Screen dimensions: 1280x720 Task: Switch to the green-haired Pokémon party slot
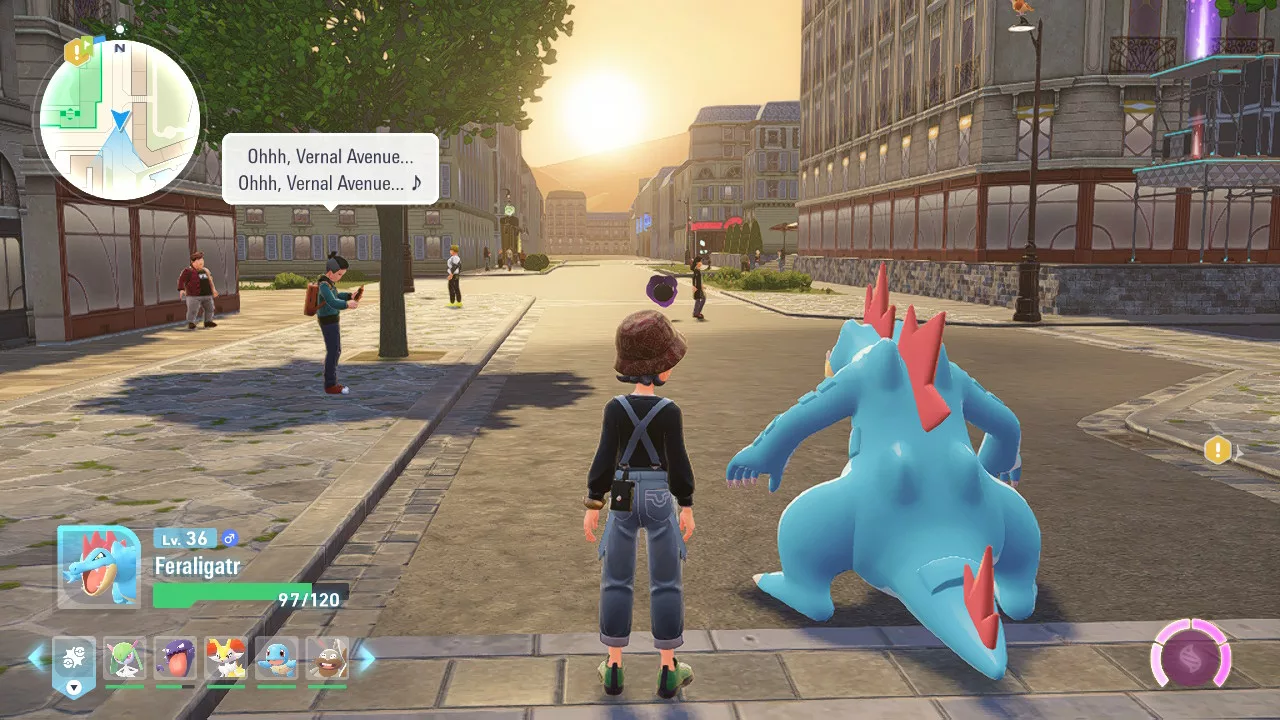125,659
